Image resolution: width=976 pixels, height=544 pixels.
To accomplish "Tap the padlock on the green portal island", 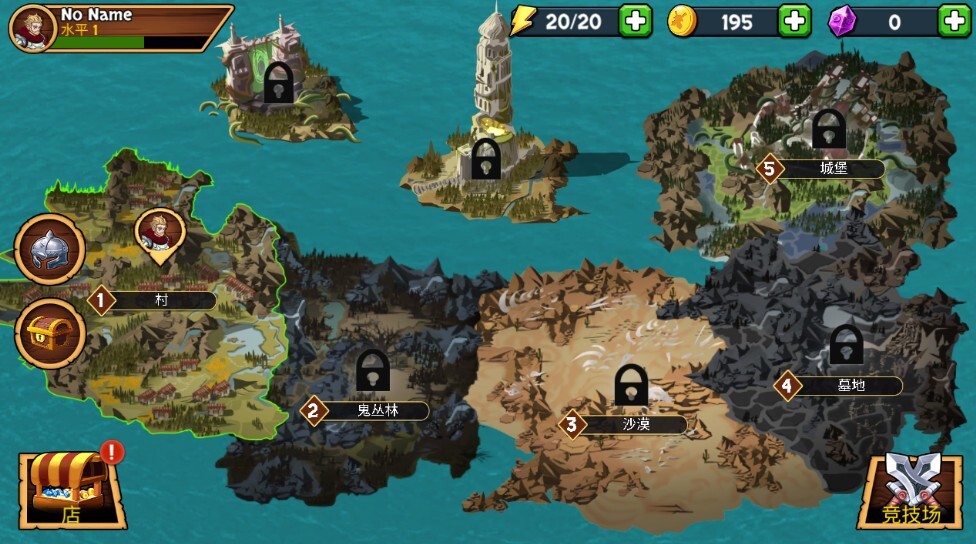I will pyautogui.click(x=278, y=82).
